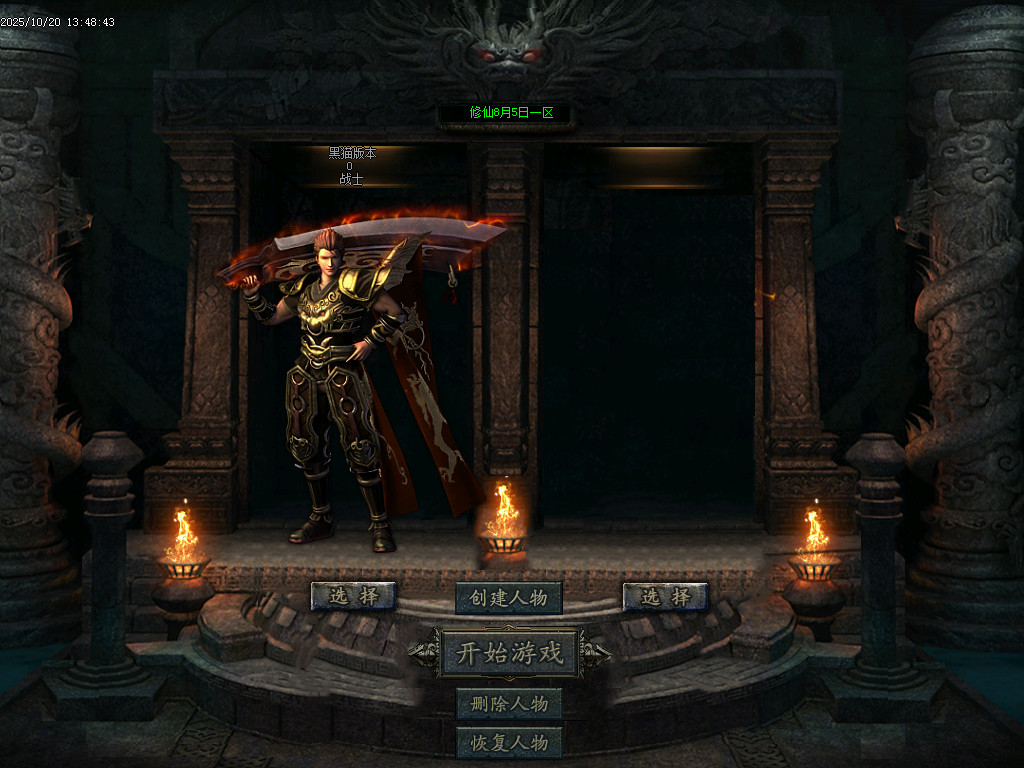Click 选择 button beneath the warrior character
Viewport: 1024px width, 768px height.
[x=353, y=596]
